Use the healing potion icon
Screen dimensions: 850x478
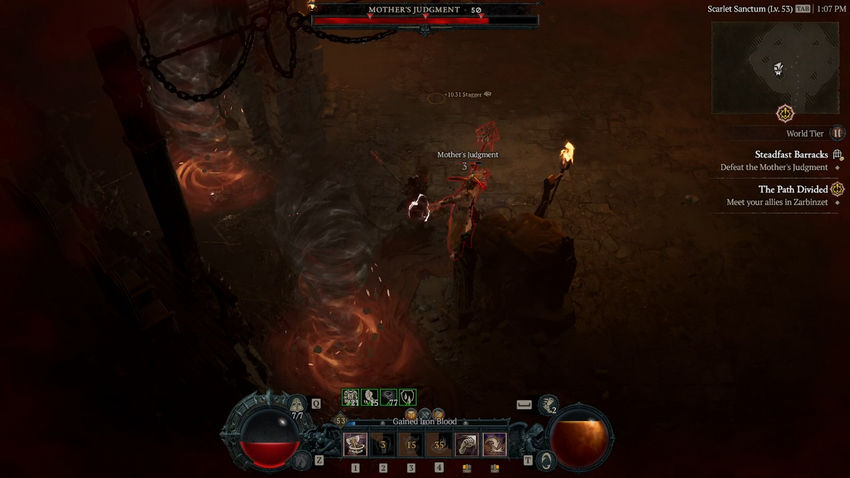click(x=297, y=405)
